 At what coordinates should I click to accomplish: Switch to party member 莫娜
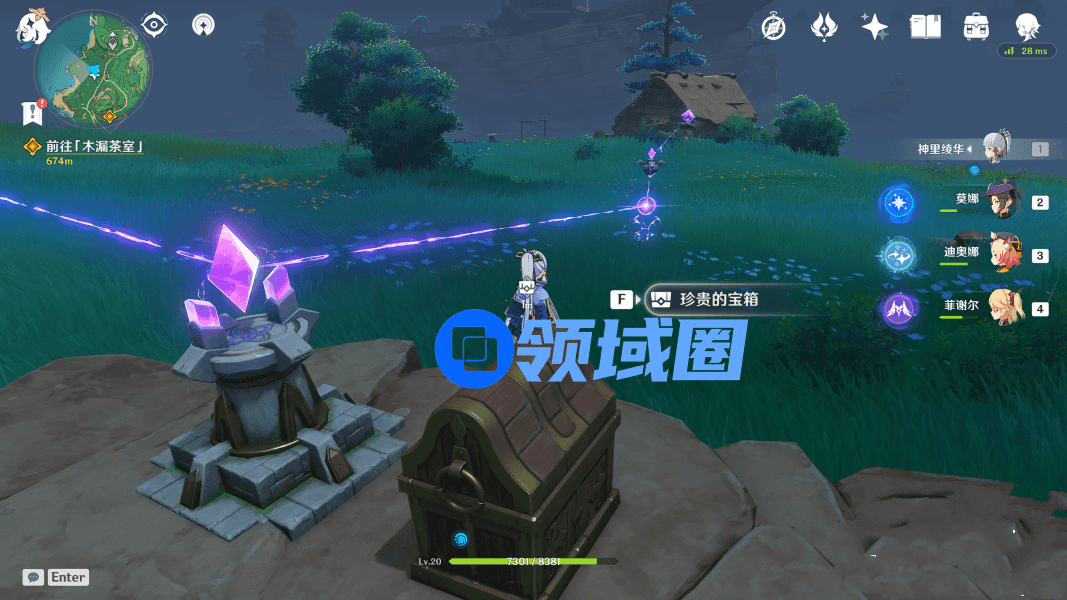[1000, 202]
